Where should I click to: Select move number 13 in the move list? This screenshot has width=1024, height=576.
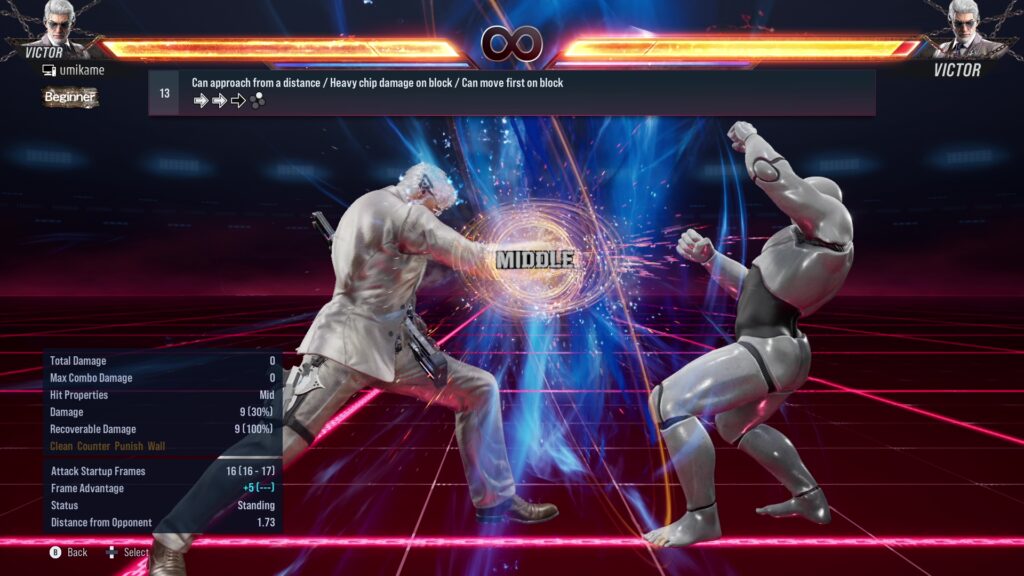click(x=164, y=93)
